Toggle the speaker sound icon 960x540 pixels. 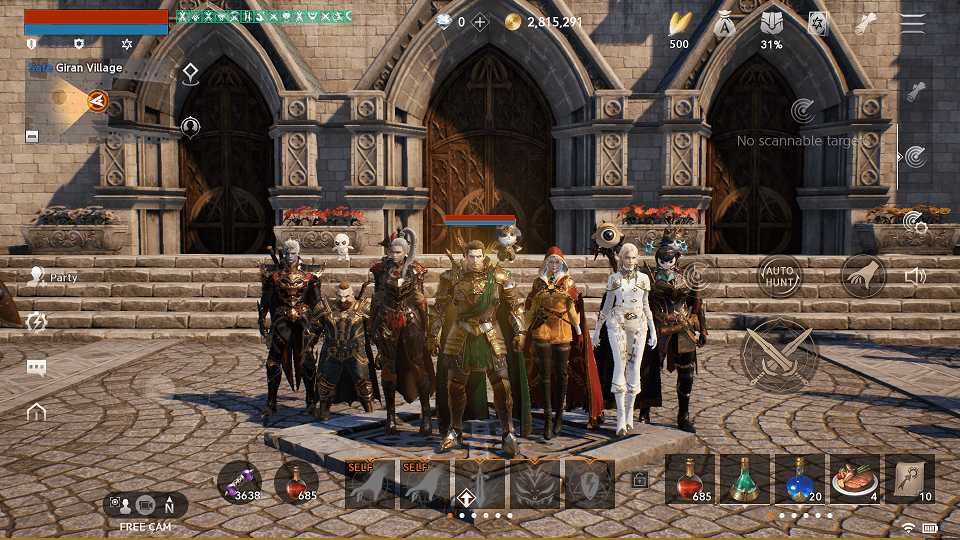point(914,276)
